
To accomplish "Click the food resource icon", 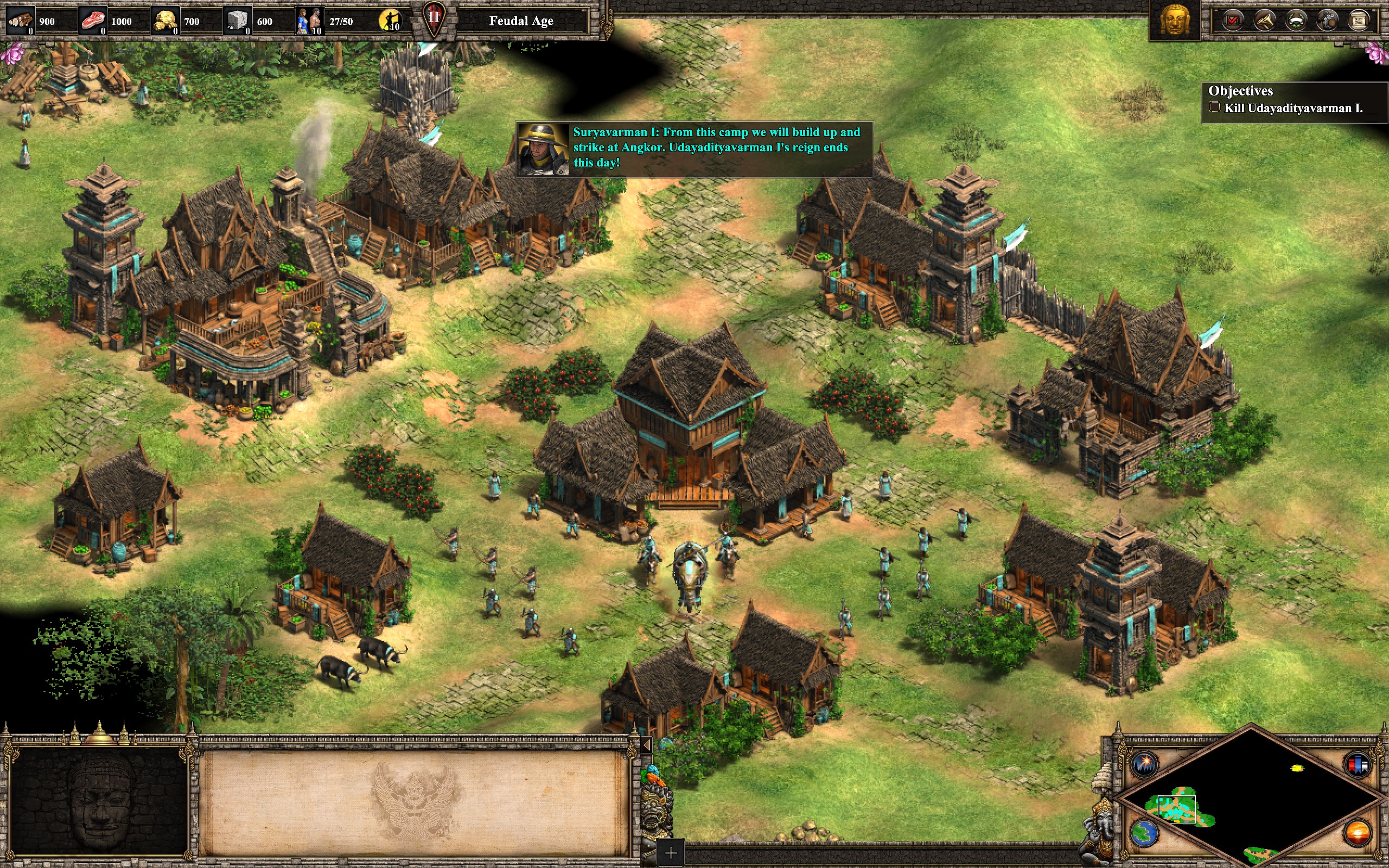I will click(x=93, y=21).
